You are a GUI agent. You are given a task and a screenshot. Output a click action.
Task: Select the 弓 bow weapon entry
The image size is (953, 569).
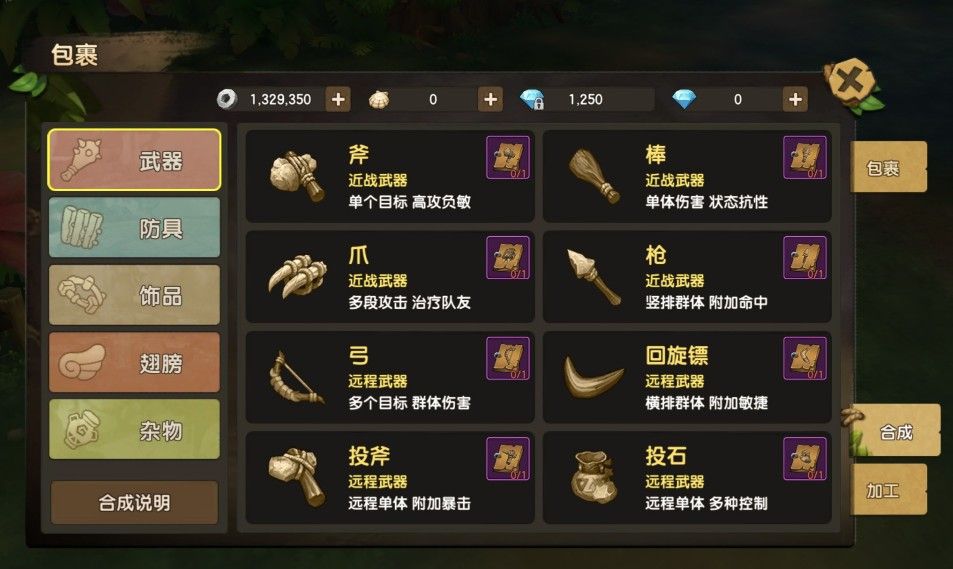pyautogui.click(x=389, y=378)
